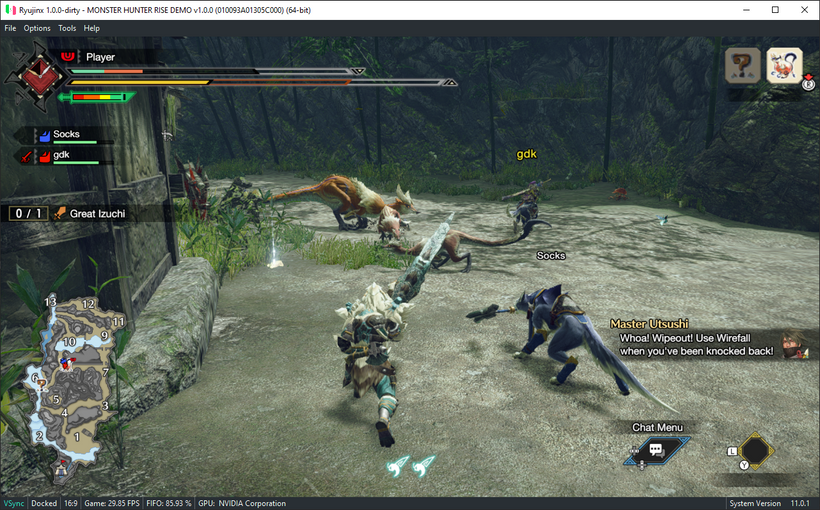
Task: Open the Tools menu
Action: [67, 28]
